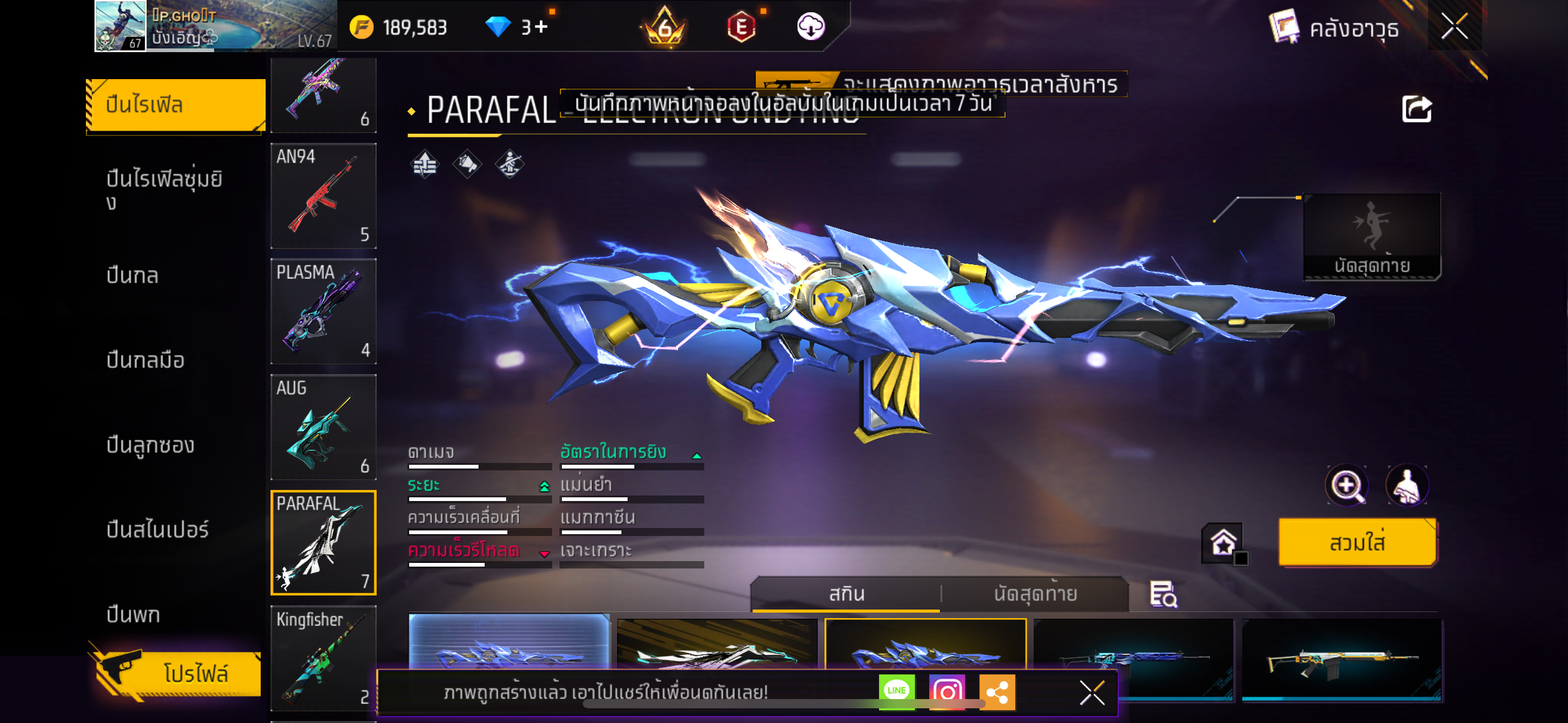
Task: Close the weapon armory screen
Action: tap(1454, 26)
